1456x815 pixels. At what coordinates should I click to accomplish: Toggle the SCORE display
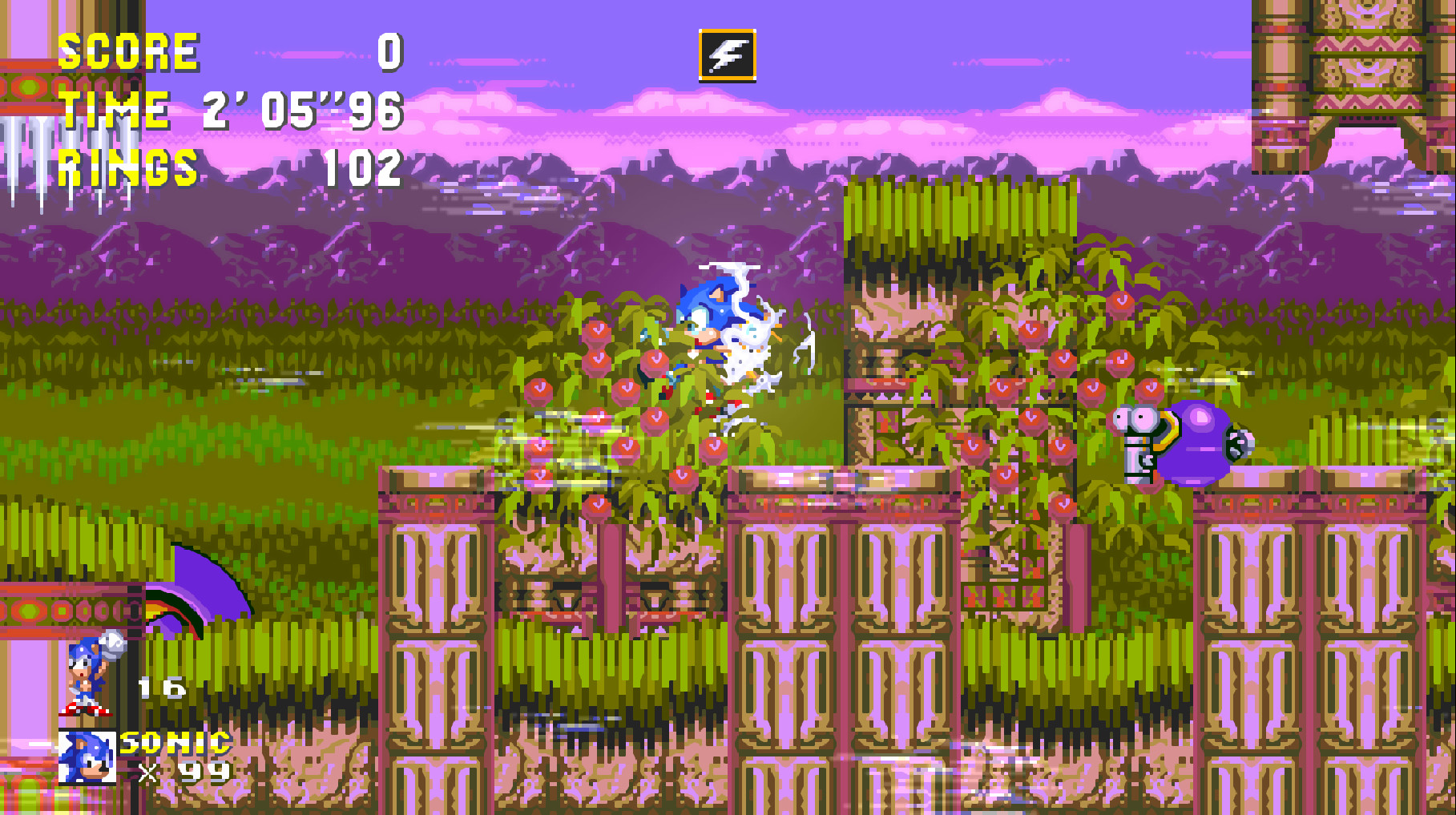point(128,51)
